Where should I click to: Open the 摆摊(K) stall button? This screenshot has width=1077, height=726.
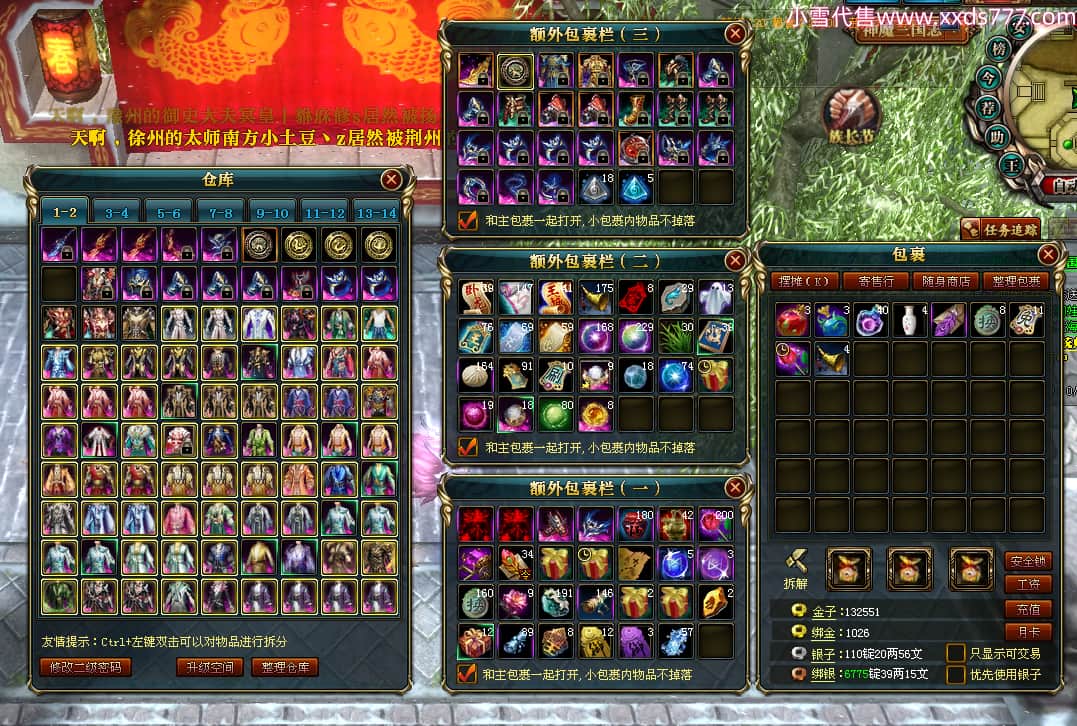tap(804, 281)
